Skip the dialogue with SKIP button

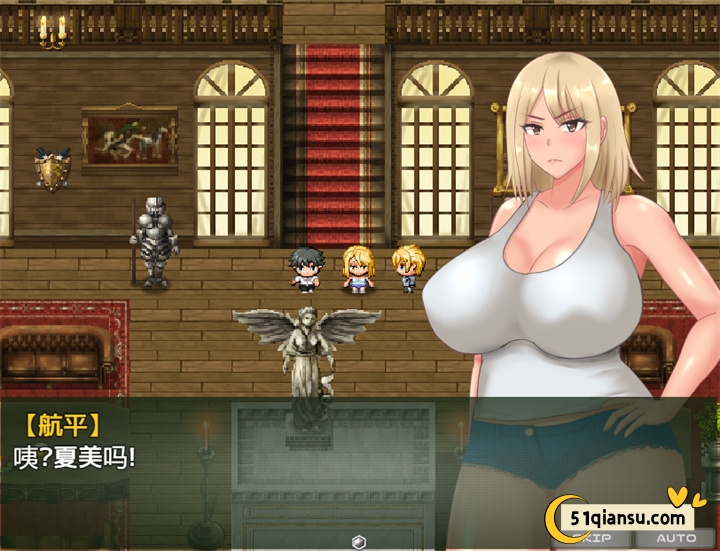point(600,539)
